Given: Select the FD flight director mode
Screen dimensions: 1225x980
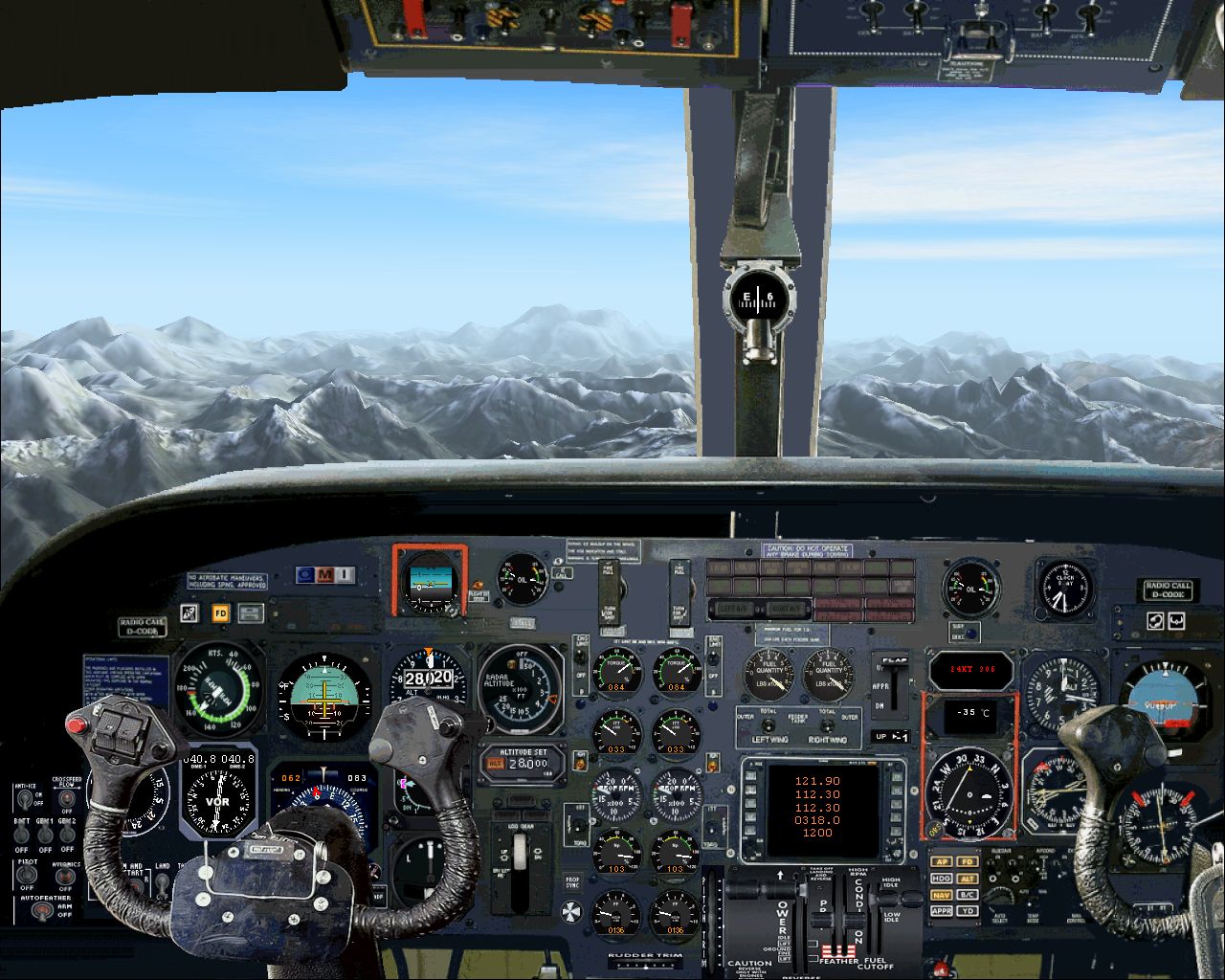Looking at the screenshot, I should pos(966,861).
